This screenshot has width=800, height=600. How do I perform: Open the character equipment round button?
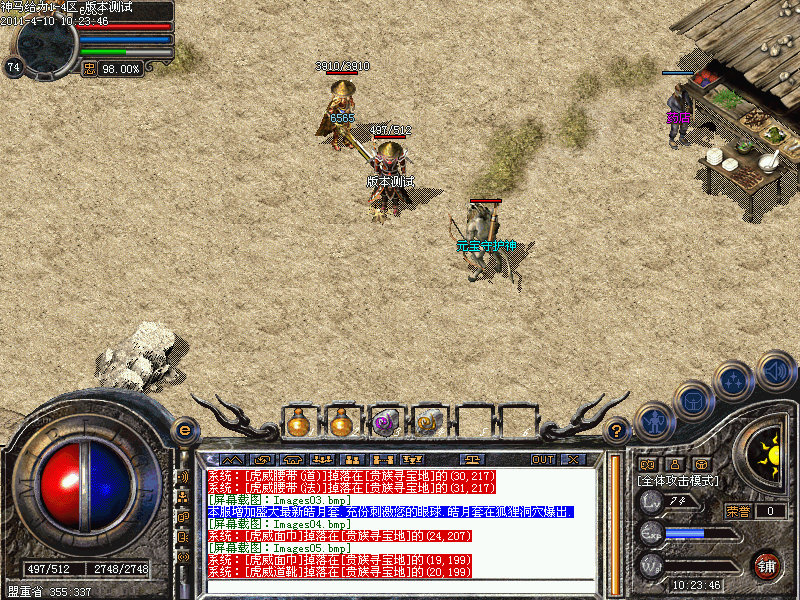[654, 420]
